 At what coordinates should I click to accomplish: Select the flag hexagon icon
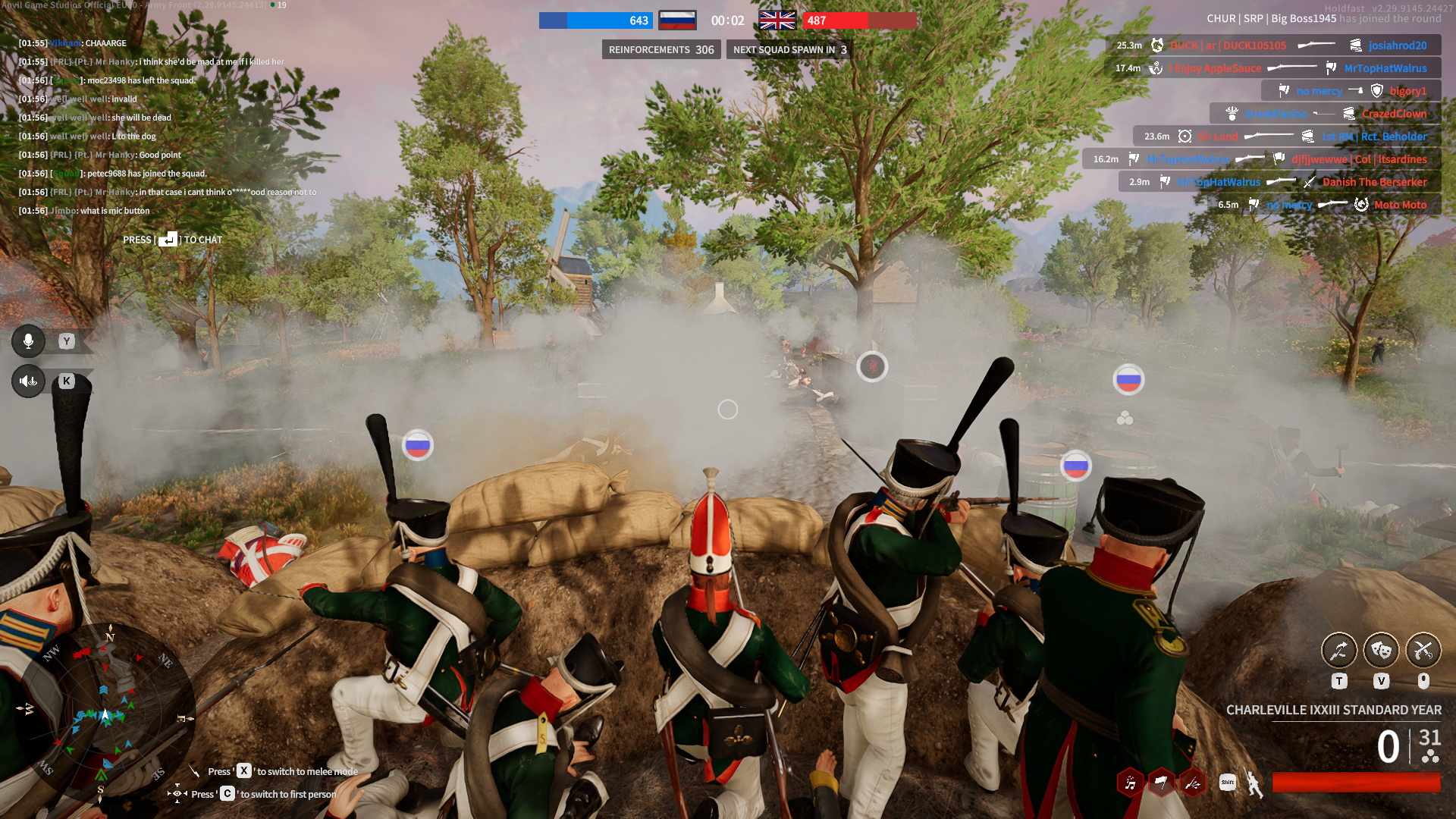point(1161,783)
